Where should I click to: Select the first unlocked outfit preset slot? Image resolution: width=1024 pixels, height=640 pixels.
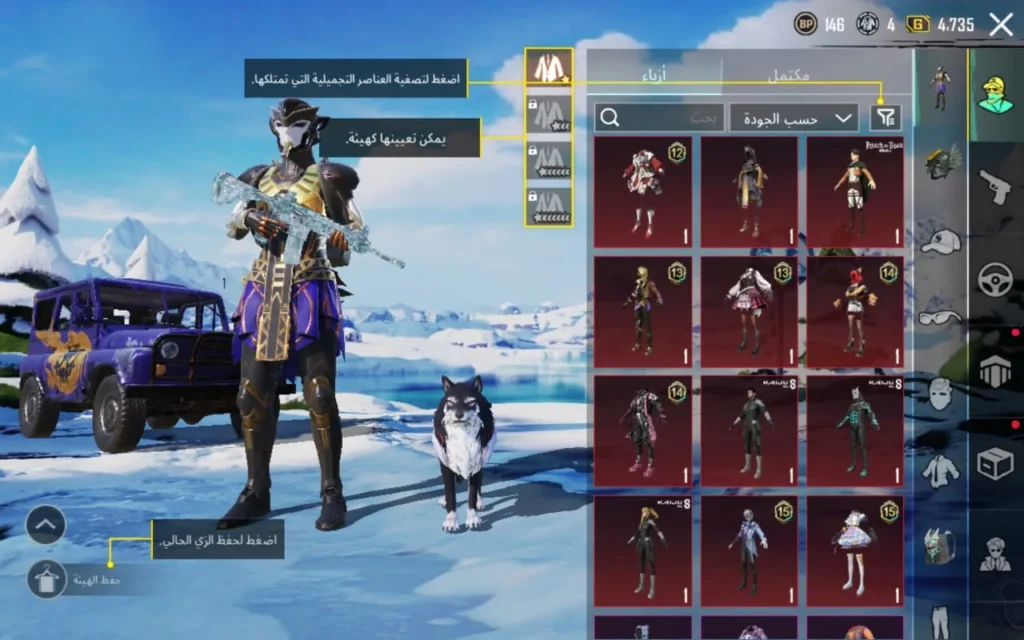pos(549,68)
